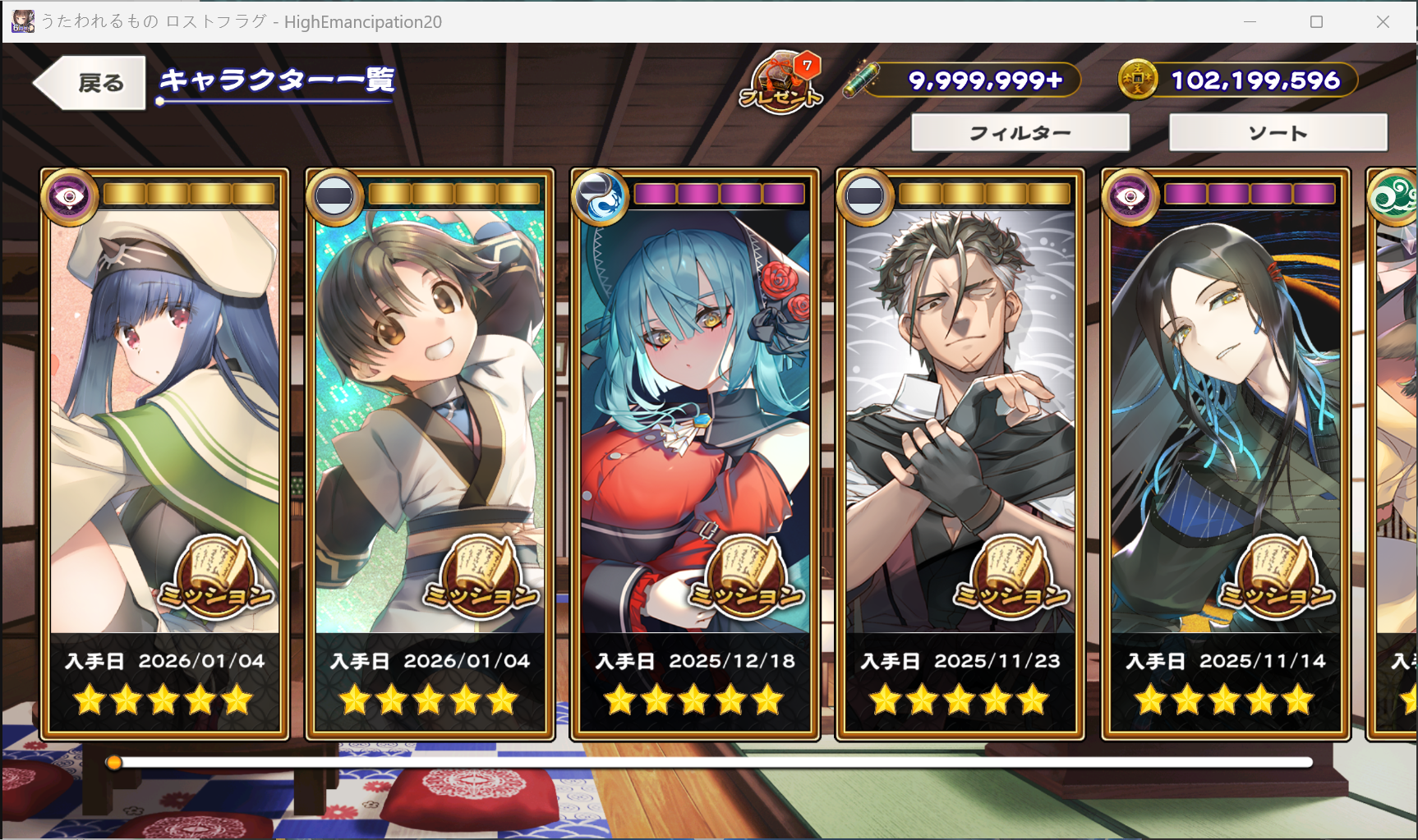The image size is (1418, 840).
Task: Click the orange scrollbar handle below the cards
Action: [114, 763]
